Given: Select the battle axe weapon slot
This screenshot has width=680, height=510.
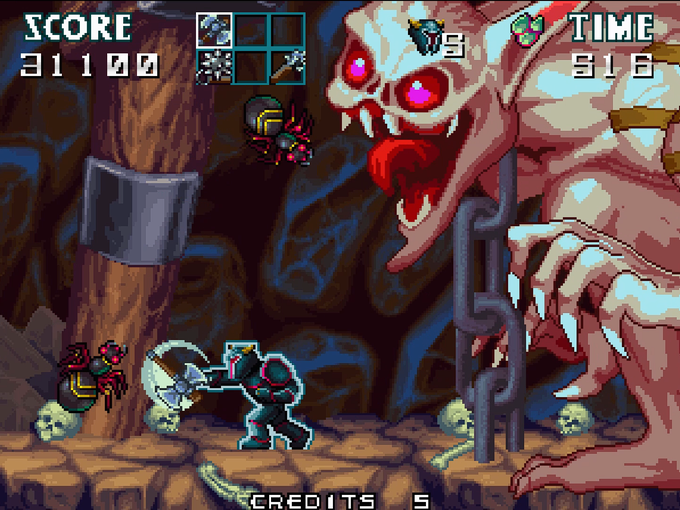Looking at the screenshot, I should [x=213, y=30].
